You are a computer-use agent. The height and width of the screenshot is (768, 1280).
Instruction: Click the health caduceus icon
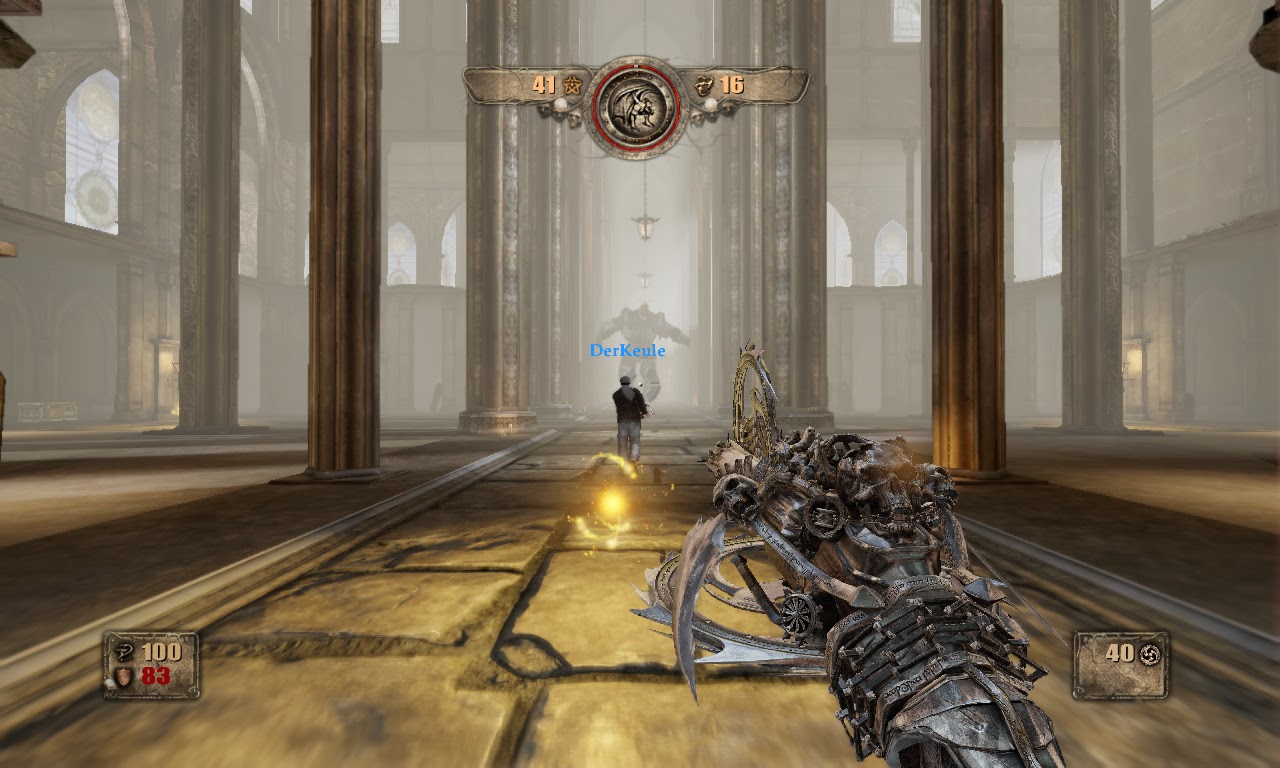(x=123, y=652)
